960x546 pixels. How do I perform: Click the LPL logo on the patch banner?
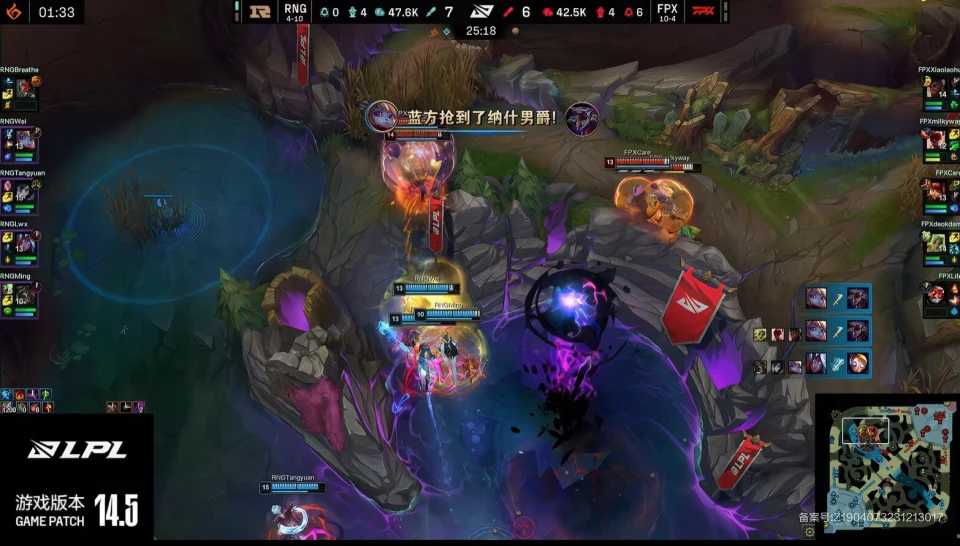tap(77, 450)
